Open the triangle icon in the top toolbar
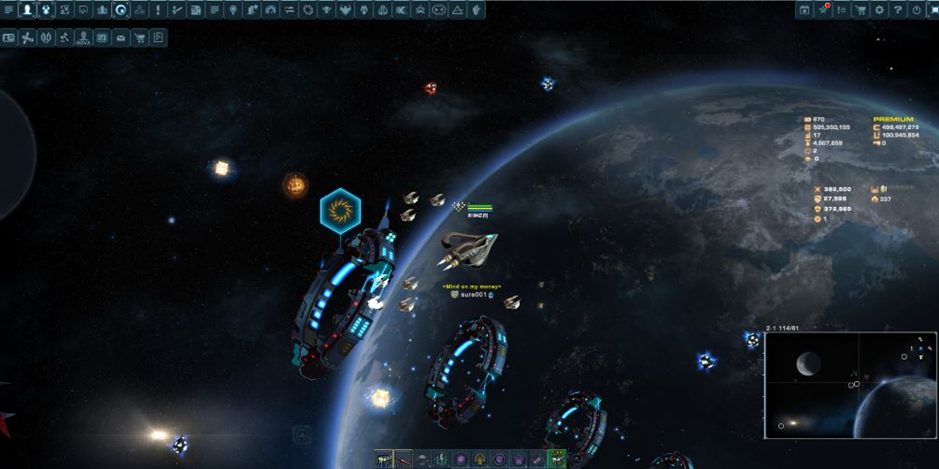Image resolution: width=939 pixels, height=469 pixels. [457, 10]
